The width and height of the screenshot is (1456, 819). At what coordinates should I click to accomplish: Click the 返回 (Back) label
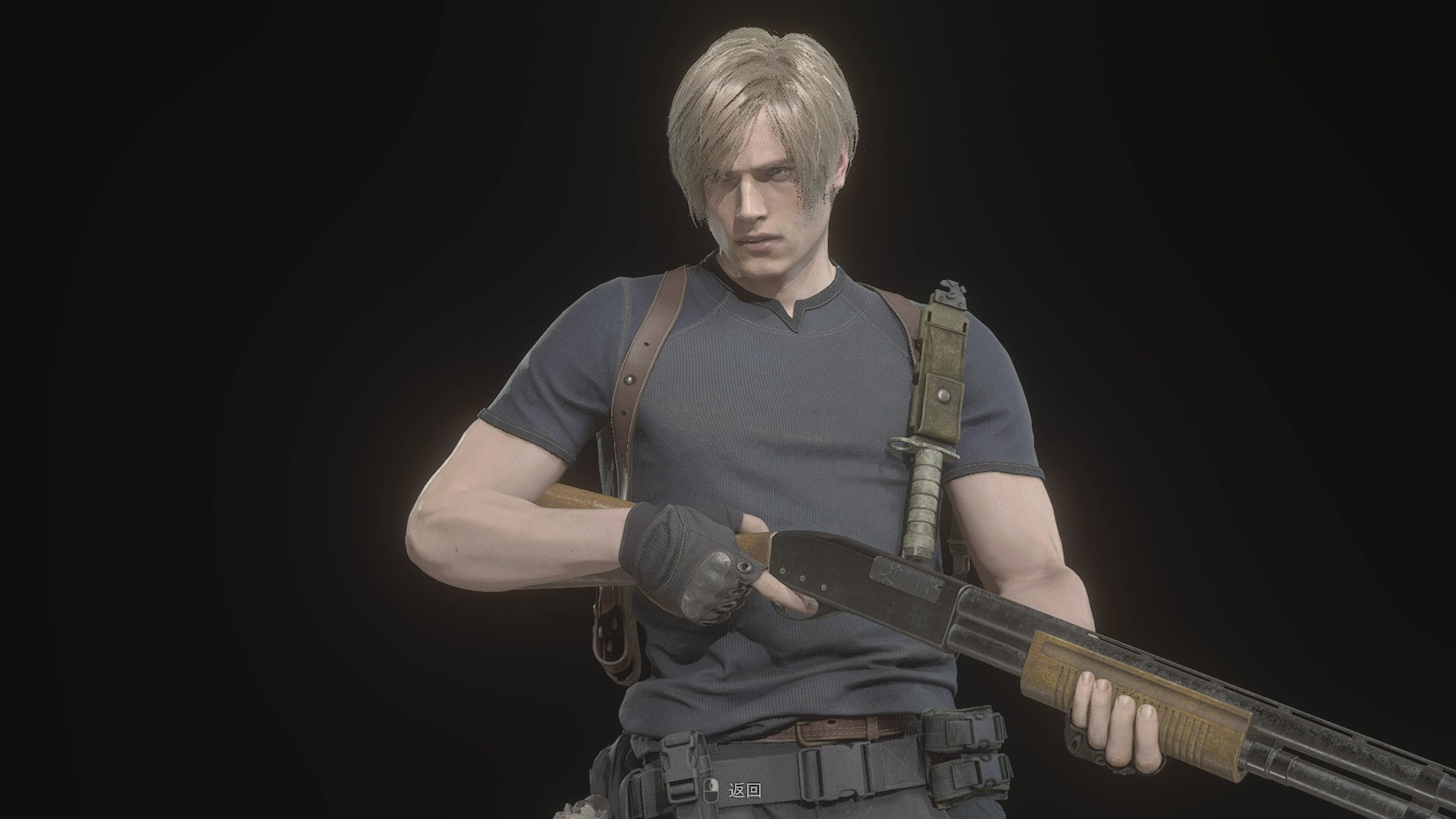tap(744, 791)
